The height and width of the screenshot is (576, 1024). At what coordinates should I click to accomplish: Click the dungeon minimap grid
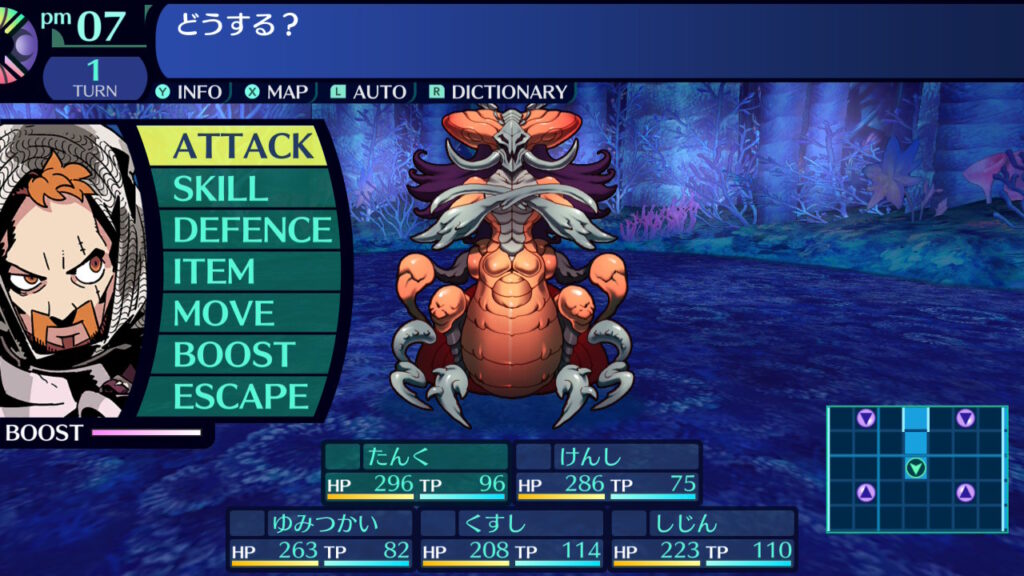coord(916,468)
